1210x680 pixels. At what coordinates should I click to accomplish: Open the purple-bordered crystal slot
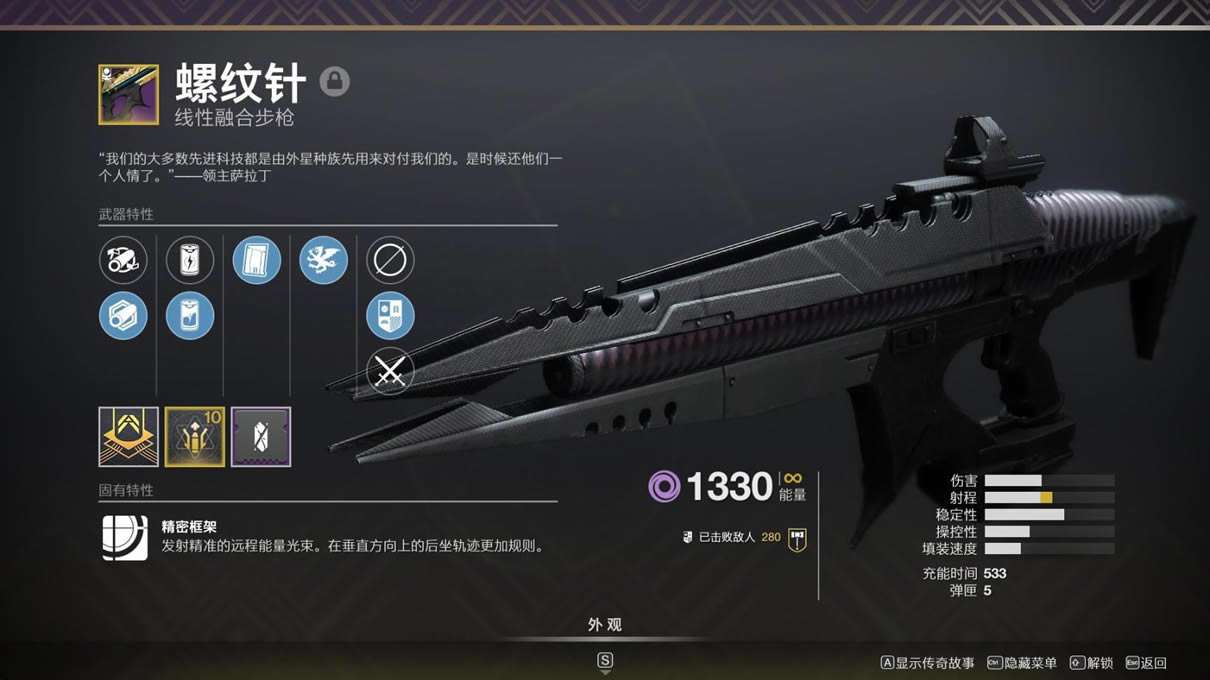(261, 437)
